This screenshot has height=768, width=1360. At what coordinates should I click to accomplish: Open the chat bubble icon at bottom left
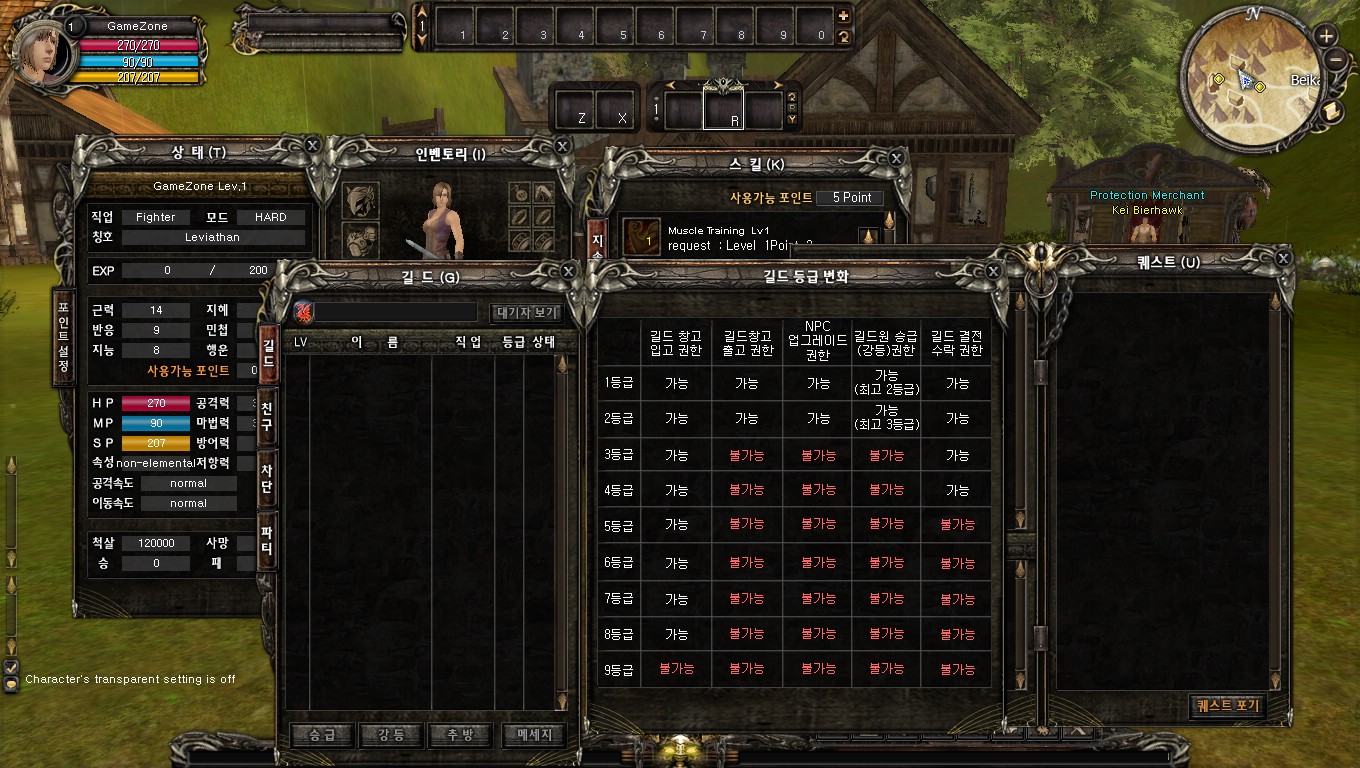tap(11, 683)
